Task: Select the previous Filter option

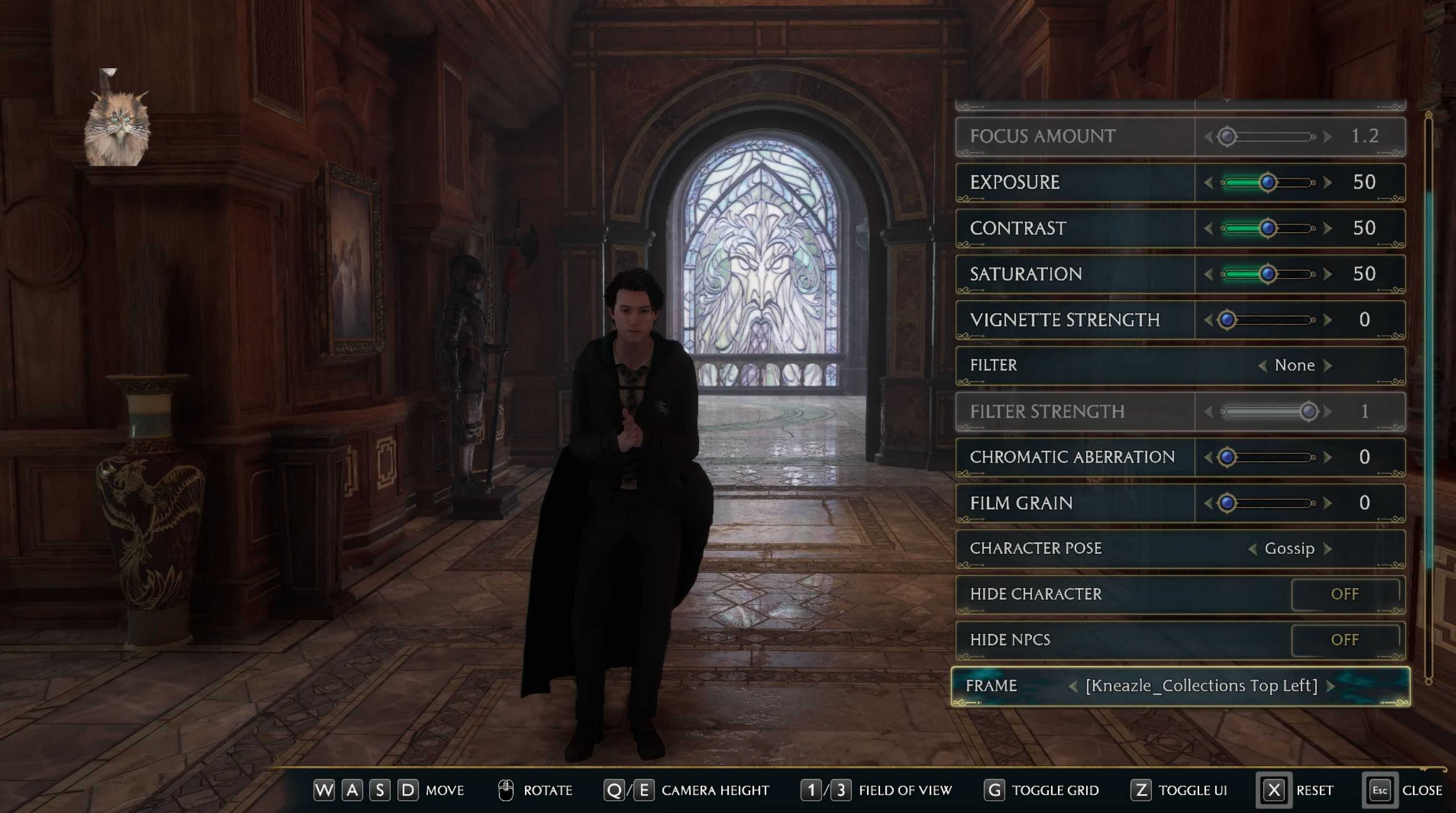Action: [x=1262, y=366]
